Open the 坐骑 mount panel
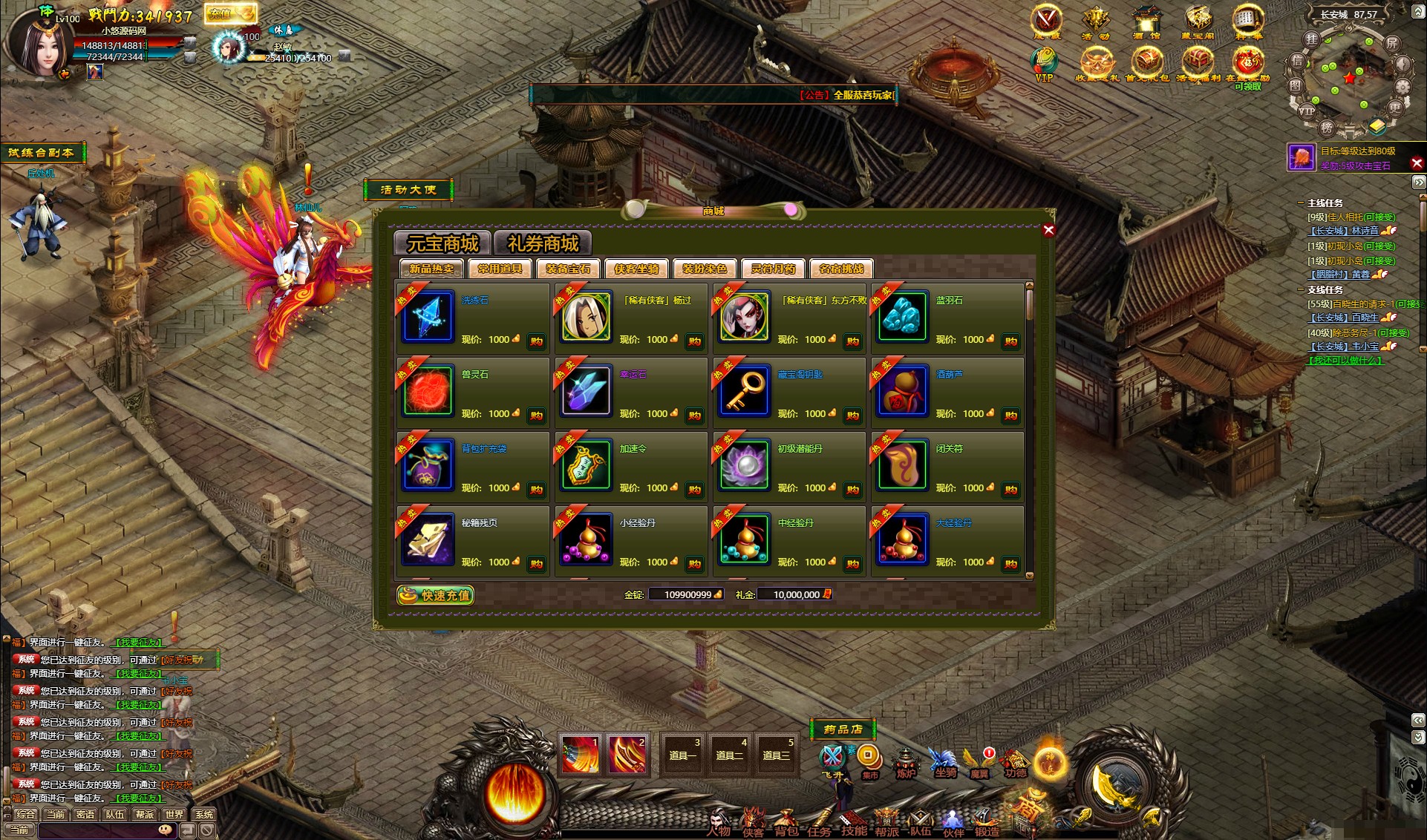This screenshot has height=840, width=1427. point(944,764)
